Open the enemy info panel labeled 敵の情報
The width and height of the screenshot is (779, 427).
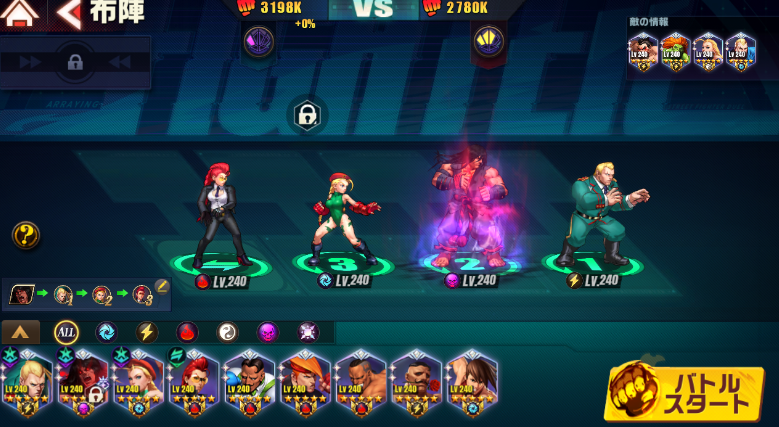click(692, 47)
